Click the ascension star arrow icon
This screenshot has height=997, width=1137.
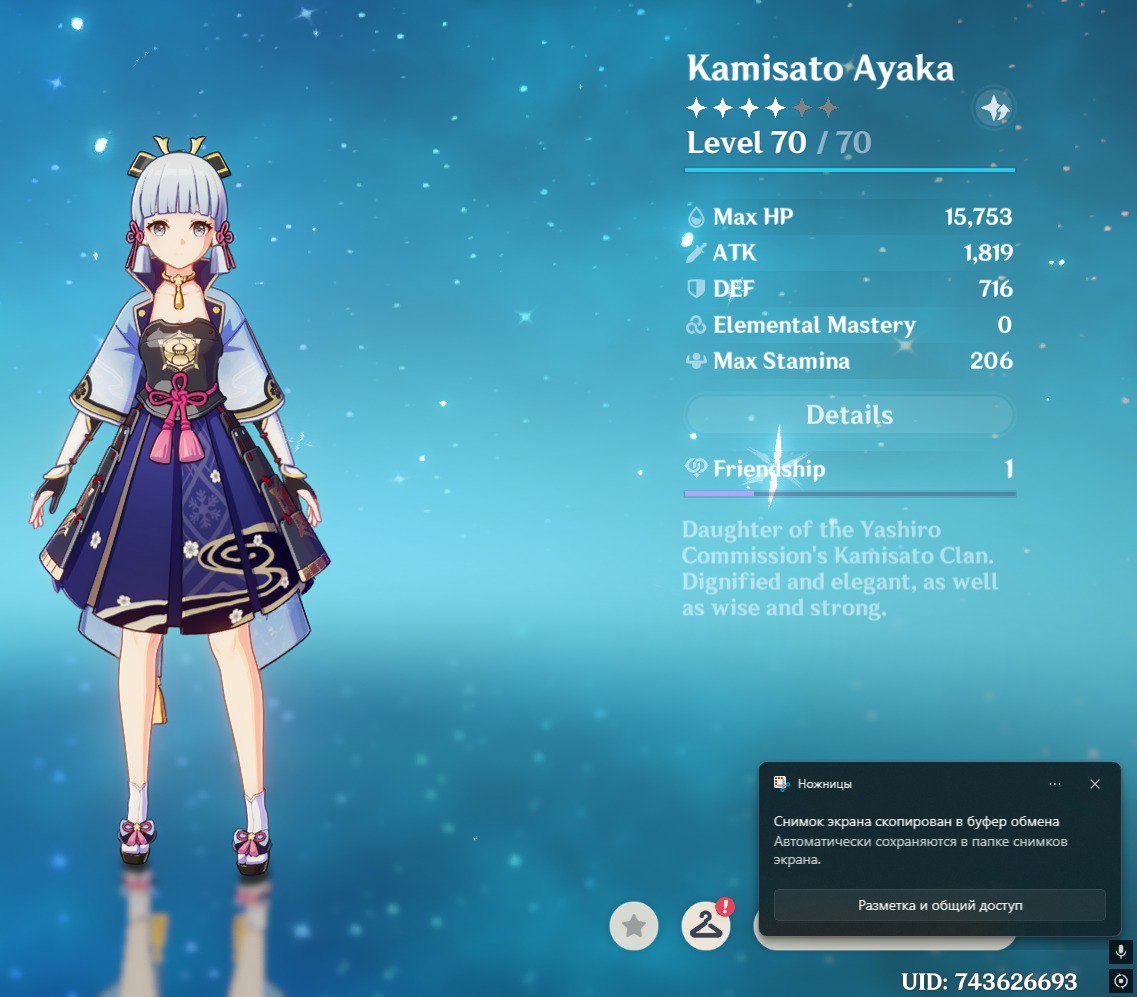(994, 109)
